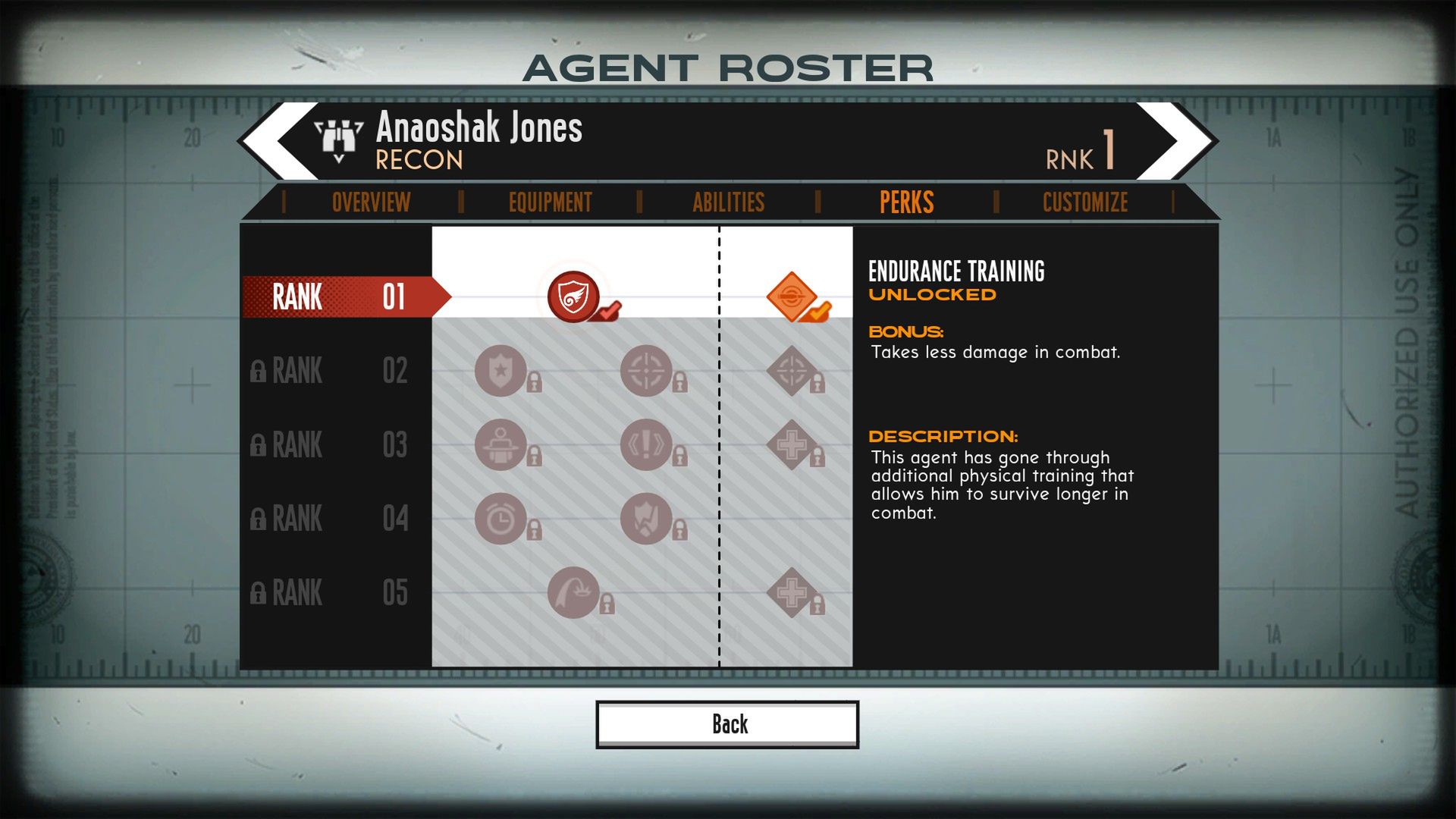This screenshot has width=1456, height=819.
Task: Go to the Customize tab
Action: point(1084,202)
